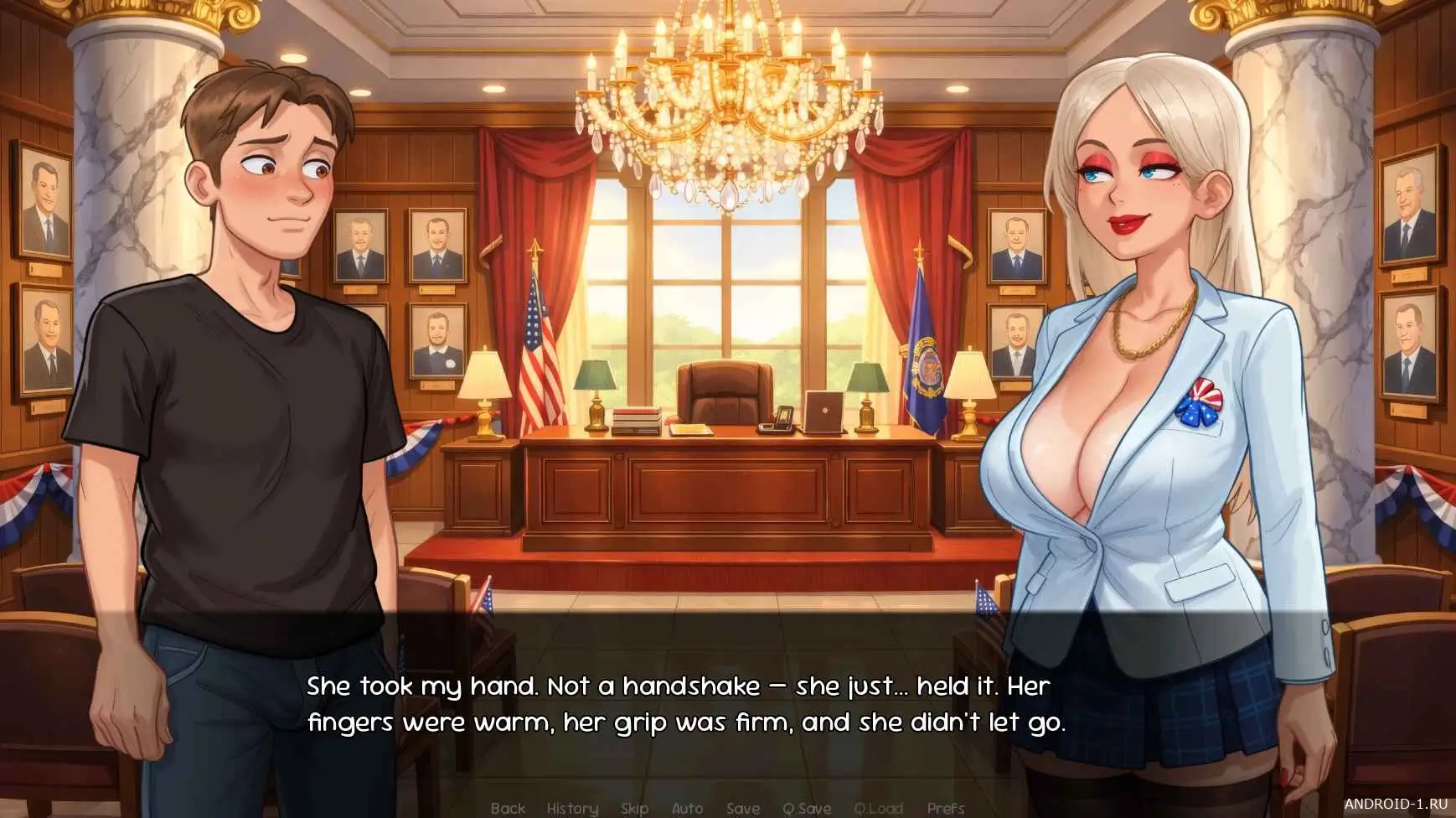Screen dimensions: 1456x818
Task: Choose Q.Load to quick load
Action: [878, 808]
